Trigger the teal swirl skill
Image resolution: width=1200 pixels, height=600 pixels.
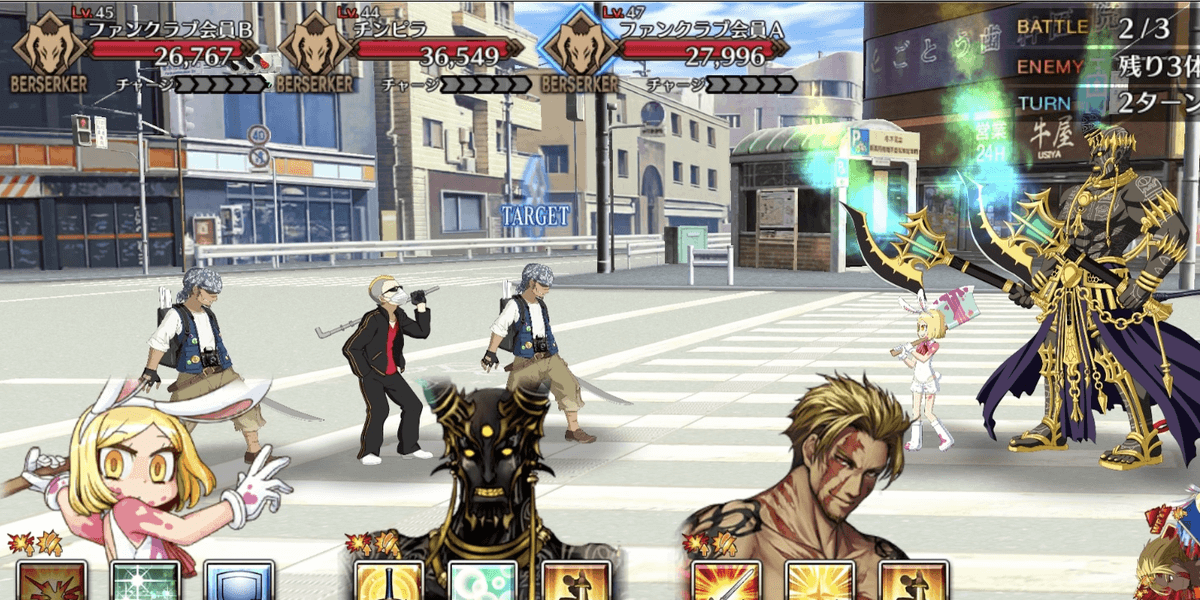click(x=482, y=583)
